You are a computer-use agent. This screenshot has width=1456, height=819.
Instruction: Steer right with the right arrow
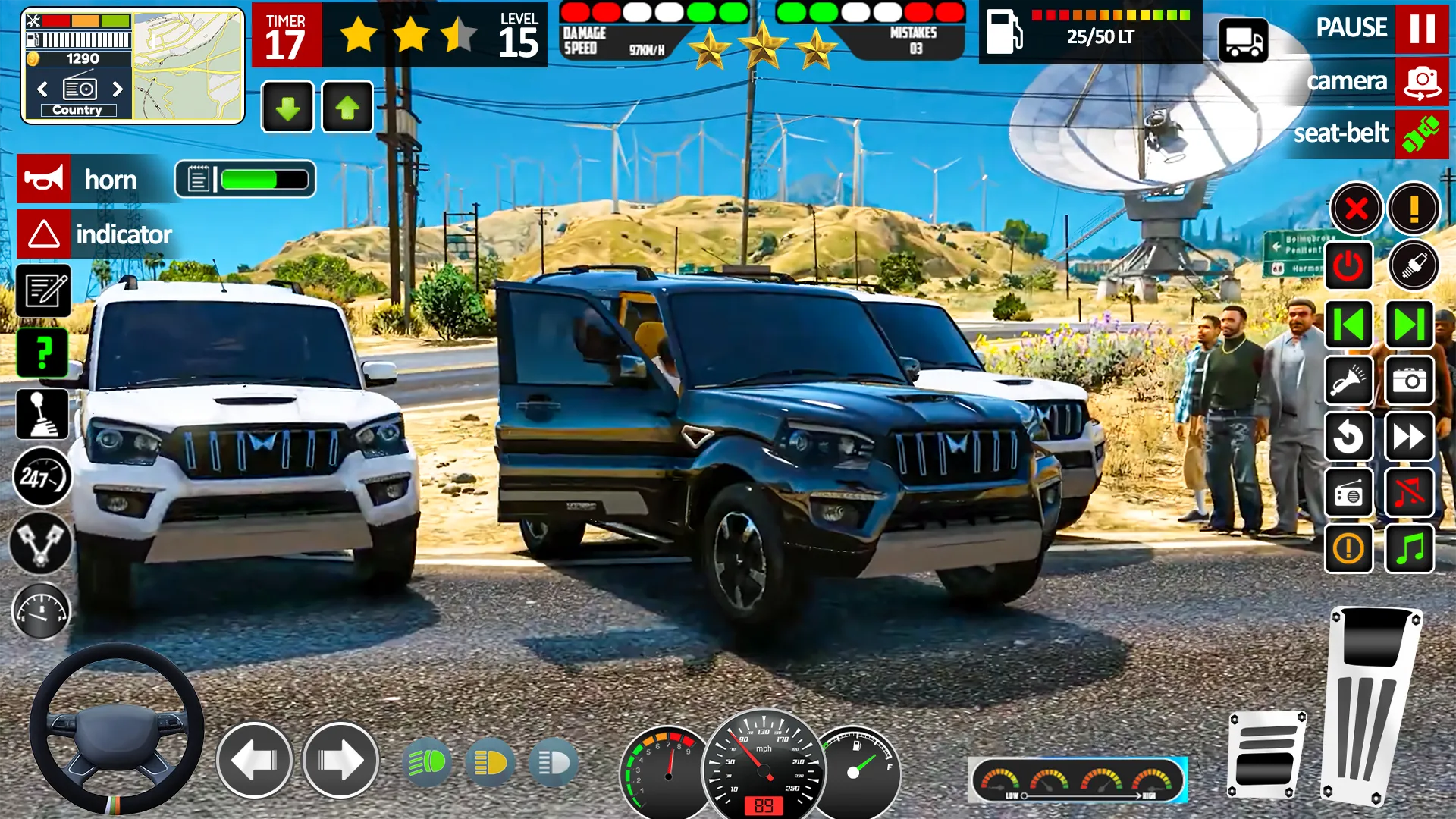click(x=340, y=760)
